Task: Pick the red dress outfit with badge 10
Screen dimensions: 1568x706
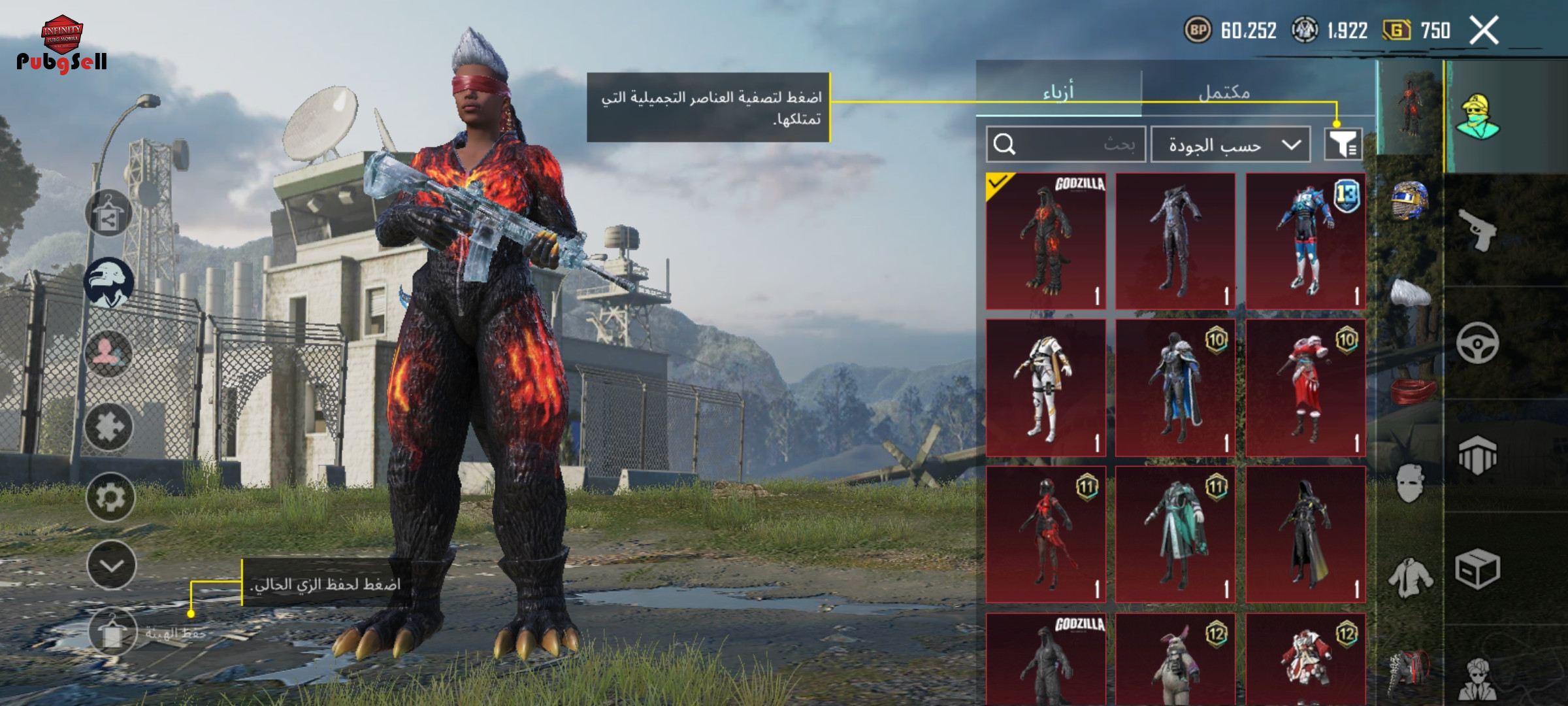Action: [x=1305, y=388]
